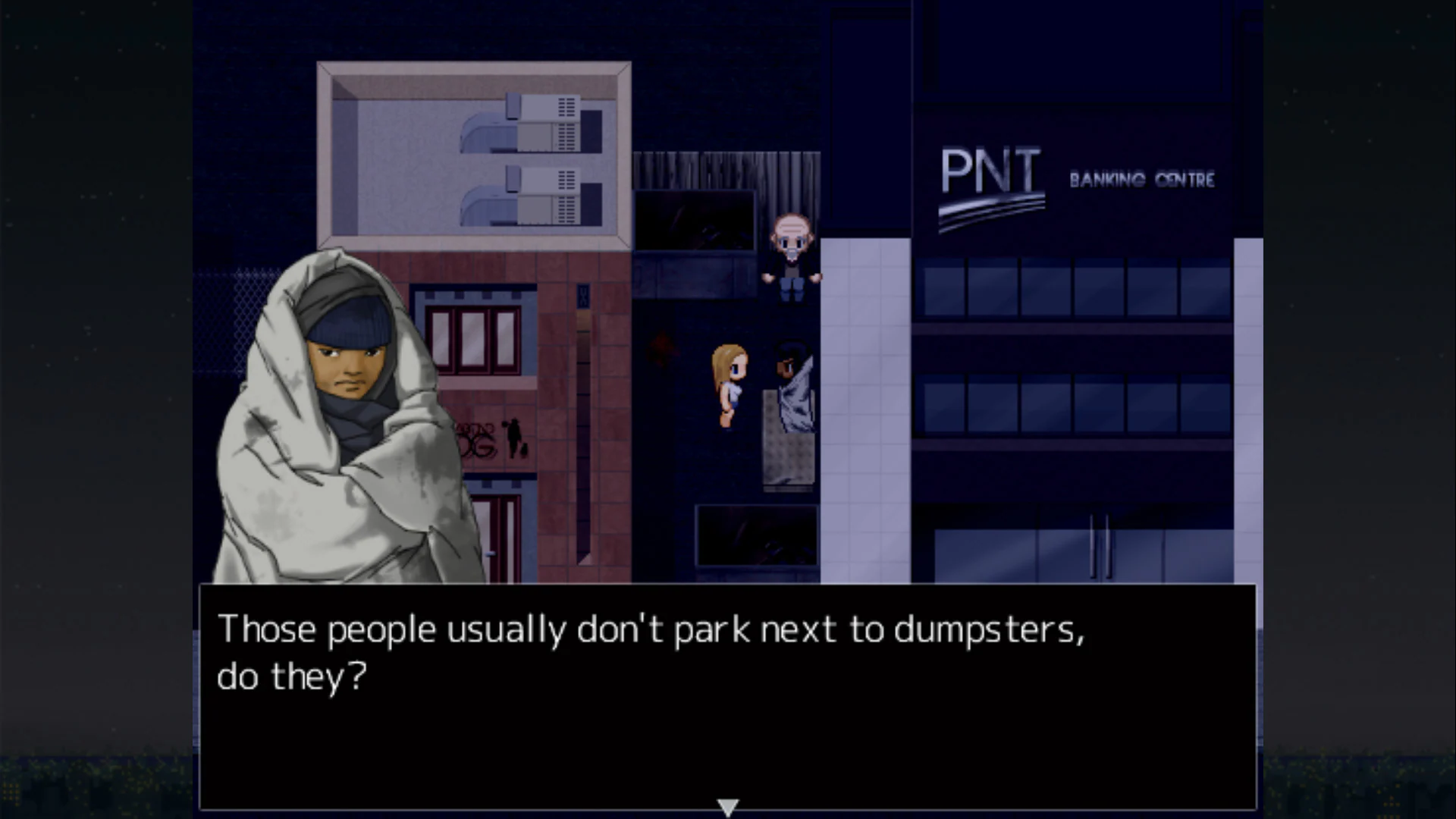
Task: Advance dialogue via the down-arrow indicator
Action: (x=728, y=805)
